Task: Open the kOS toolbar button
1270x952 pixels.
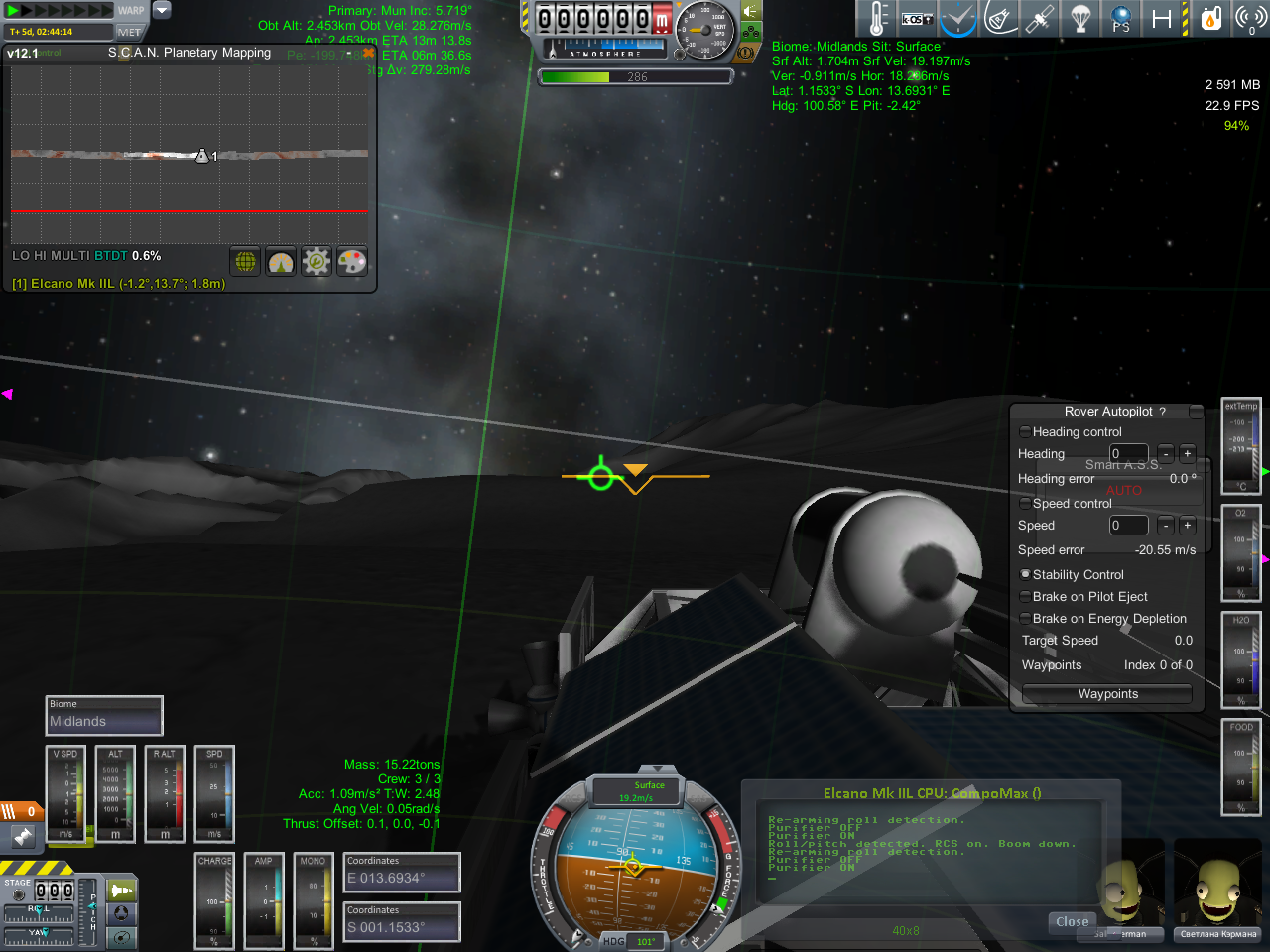Action: tap(916, 19)
